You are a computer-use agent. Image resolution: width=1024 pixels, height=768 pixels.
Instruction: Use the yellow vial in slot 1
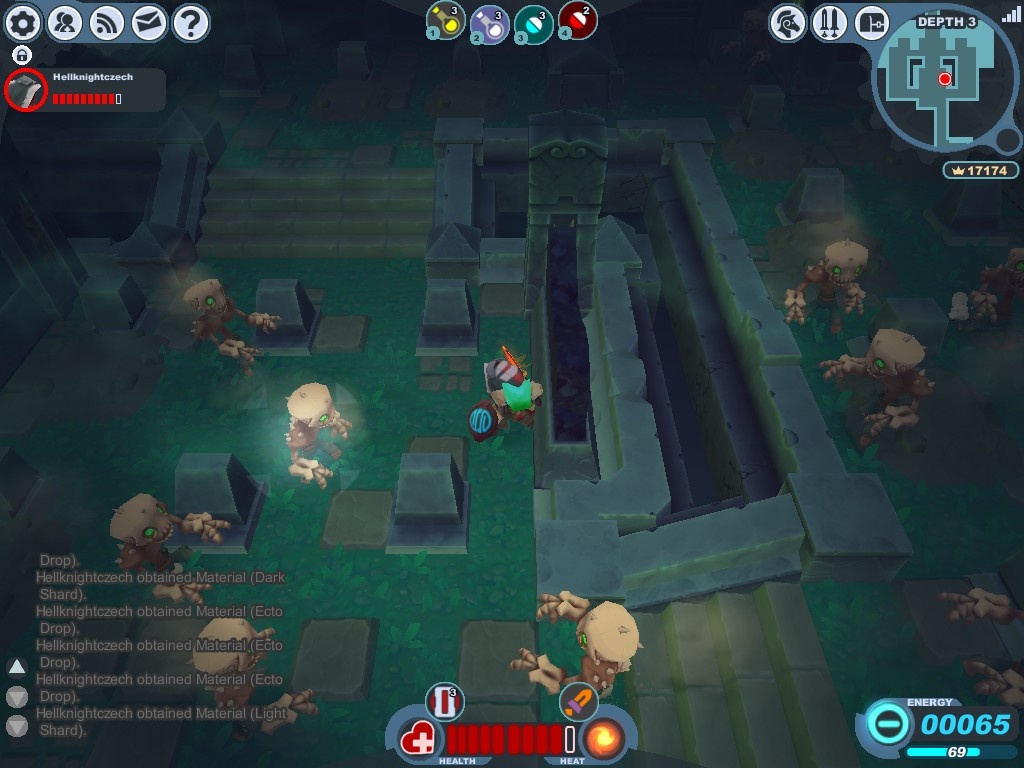(444, 21)
